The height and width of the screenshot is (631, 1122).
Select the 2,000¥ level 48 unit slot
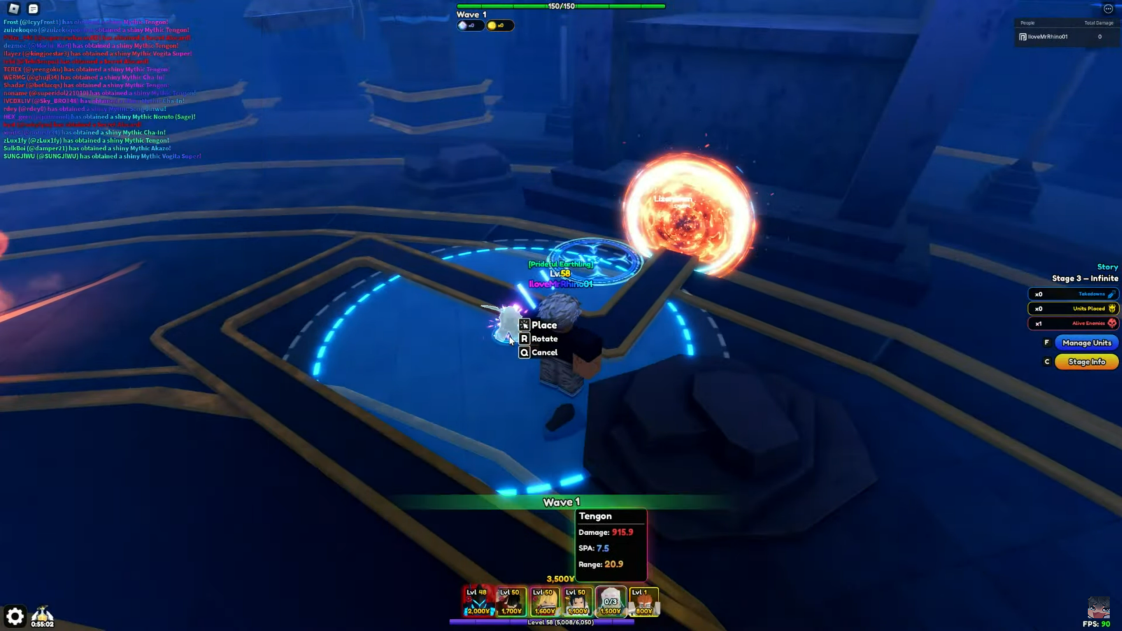pyautogui.click(x=478, y=601)
